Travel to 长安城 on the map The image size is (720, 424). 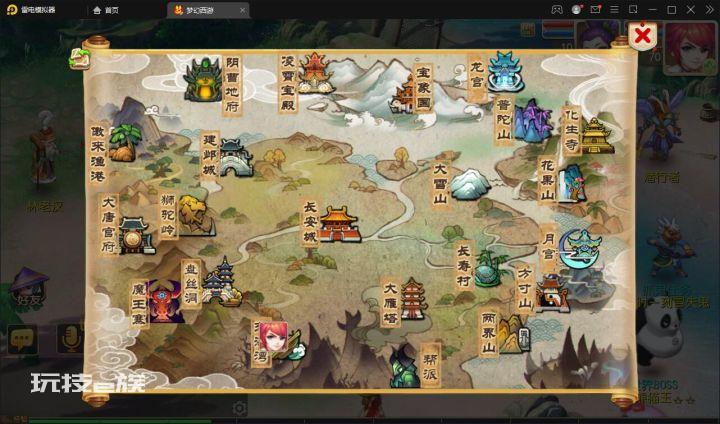tap(337, 225)
